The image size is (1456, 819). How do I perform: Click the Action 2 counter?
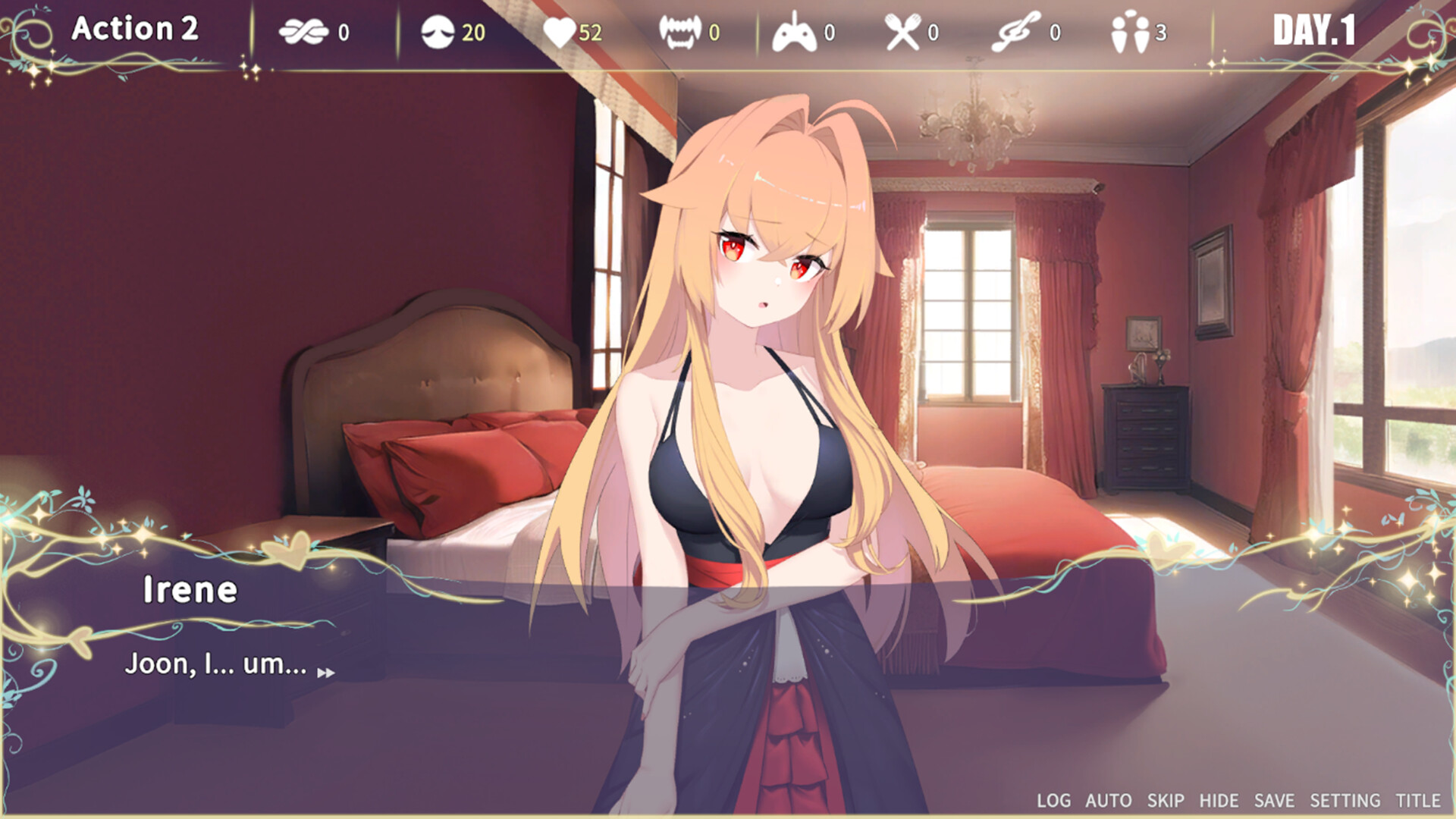135,30
